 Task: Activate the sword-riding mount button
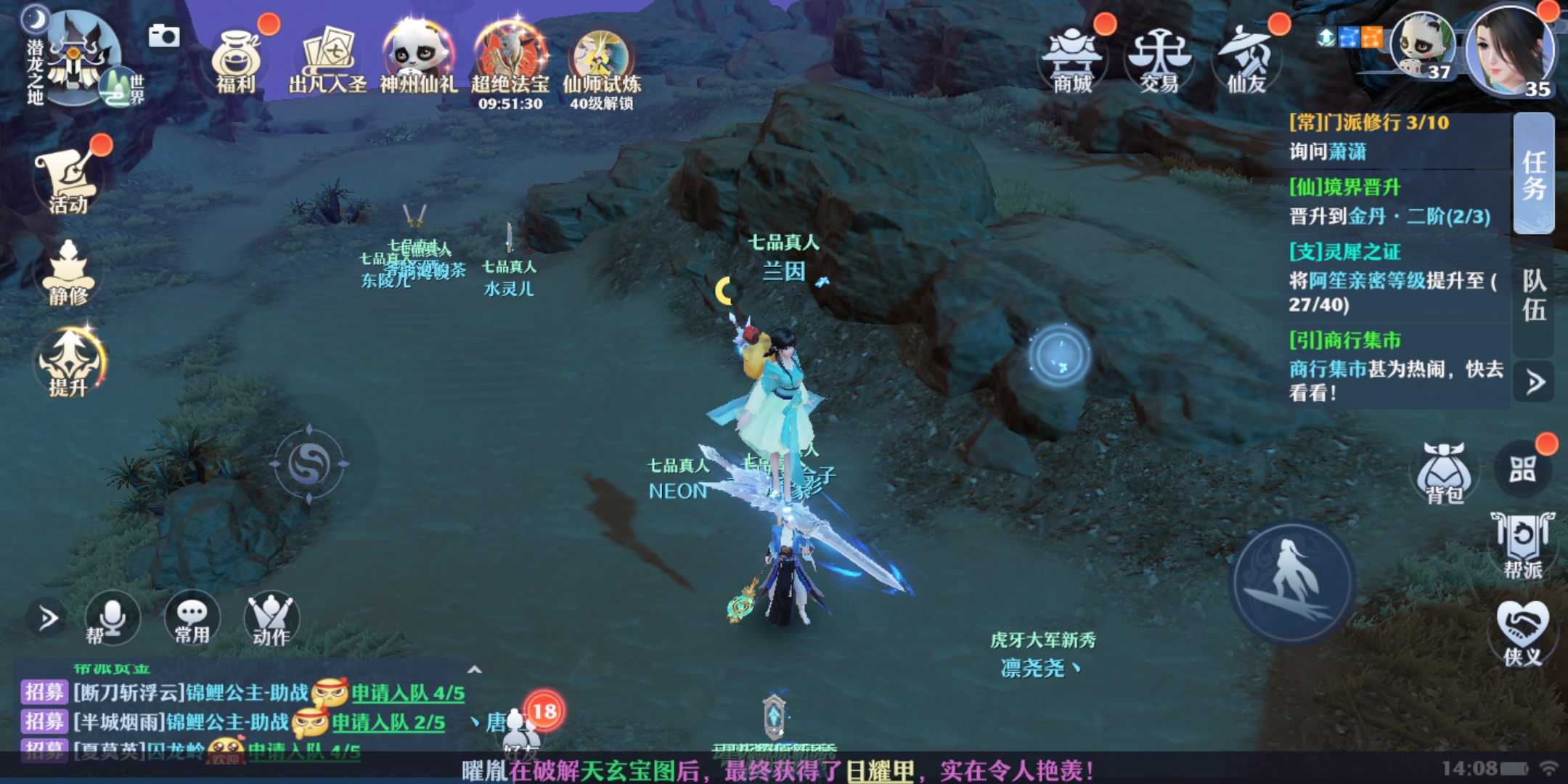click(x=1293, y=582)
